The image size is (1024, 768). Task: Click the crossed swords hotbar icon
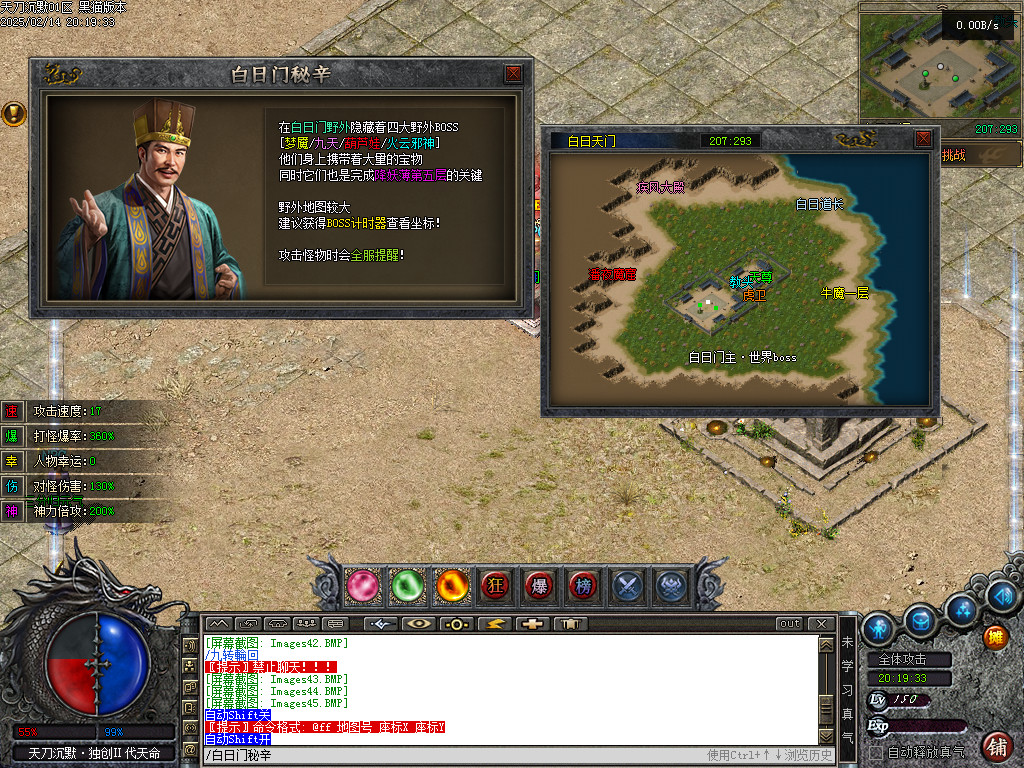tap(628, 586)
